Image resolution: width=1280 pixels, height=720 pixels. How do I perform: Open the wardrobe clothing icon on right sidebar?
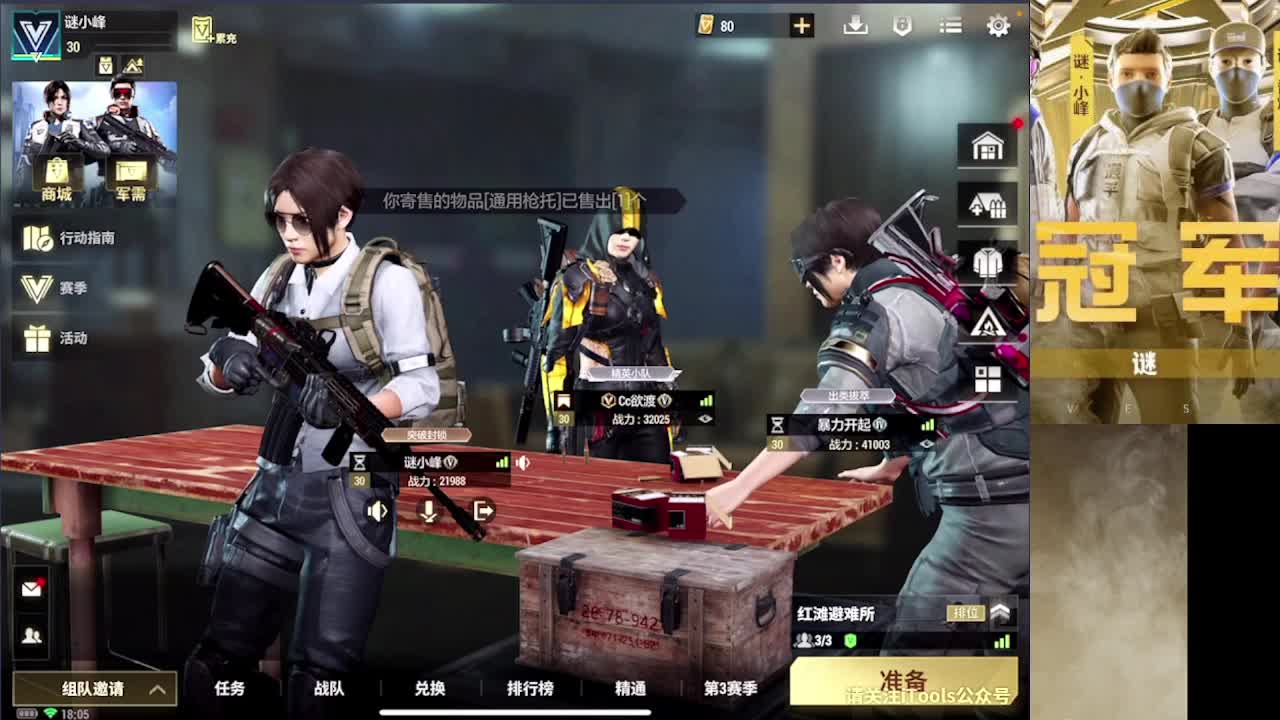click(x=988, y=263)
